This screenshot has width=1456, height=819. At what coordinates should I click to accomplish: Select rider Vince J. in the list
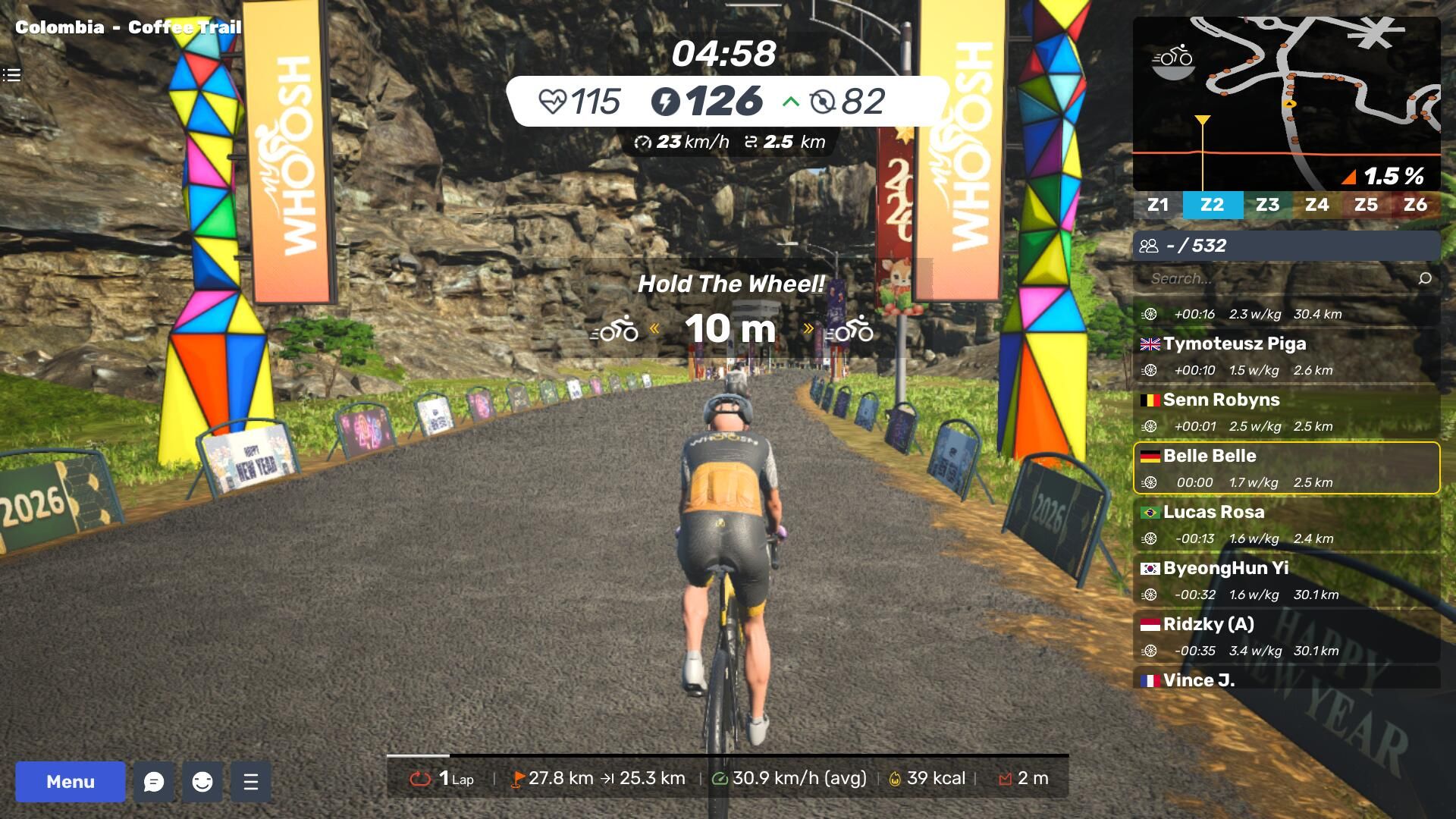point(1286,679)
